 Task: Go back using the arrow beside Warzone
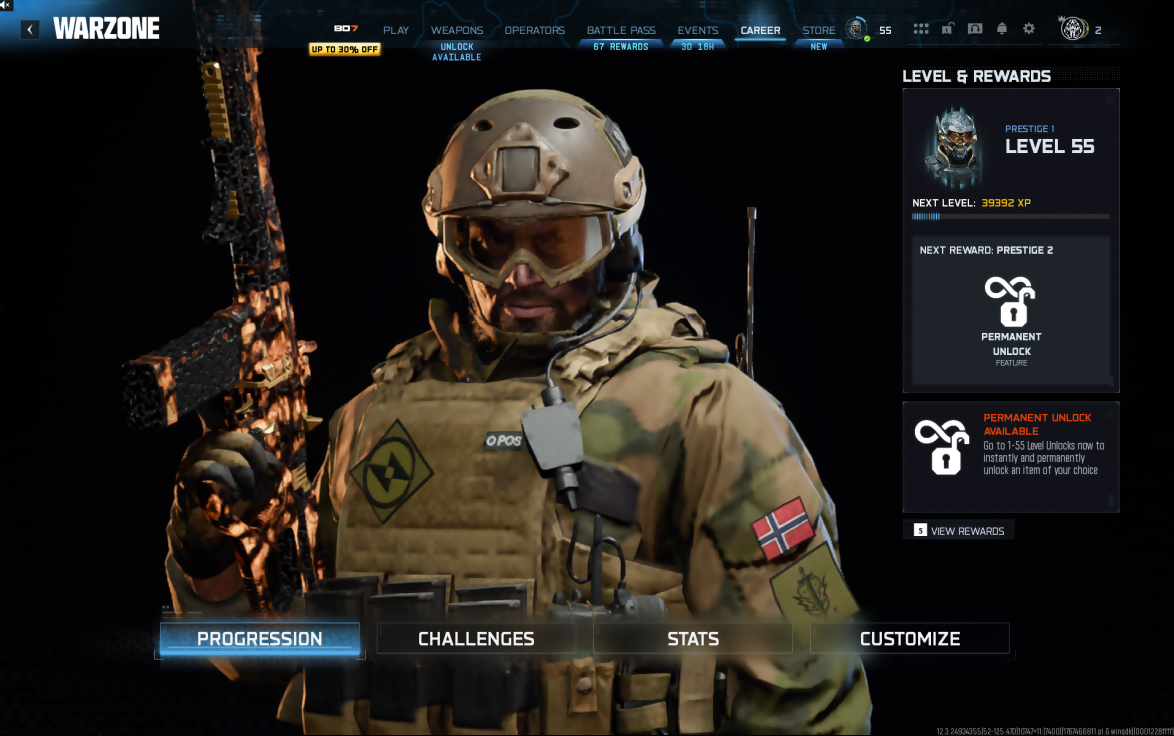[x=30, y=29]
